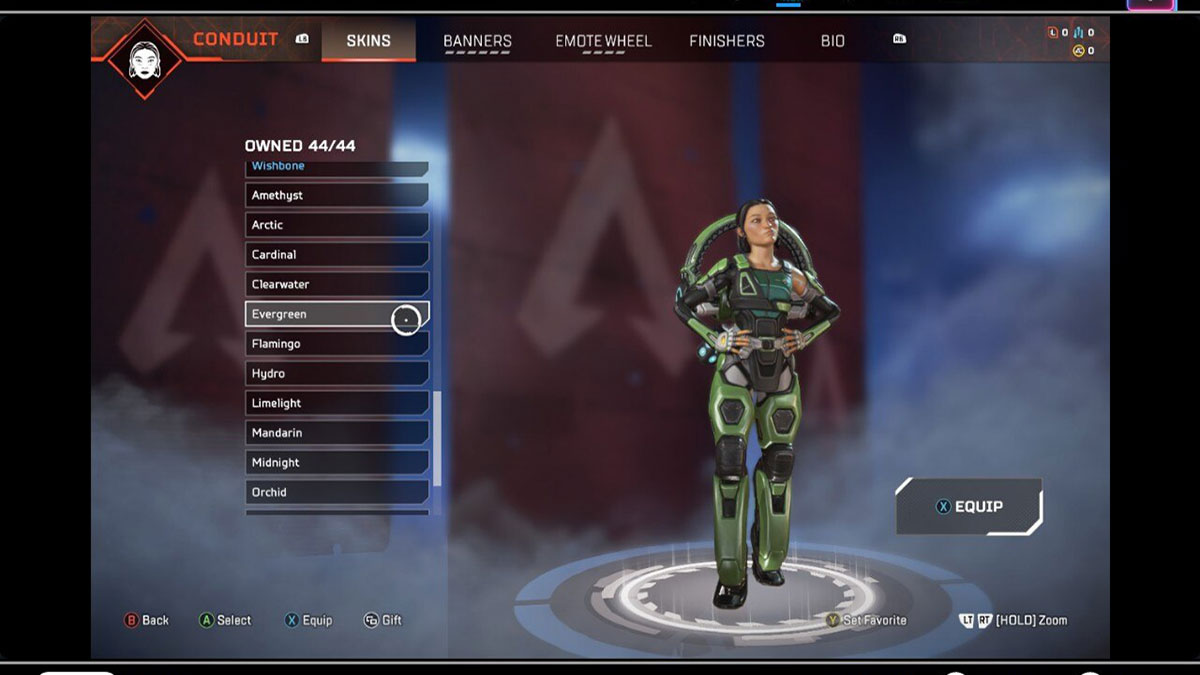Open Conduit's Bio tab
This screenshot has height=675, width=1200.
833,41
